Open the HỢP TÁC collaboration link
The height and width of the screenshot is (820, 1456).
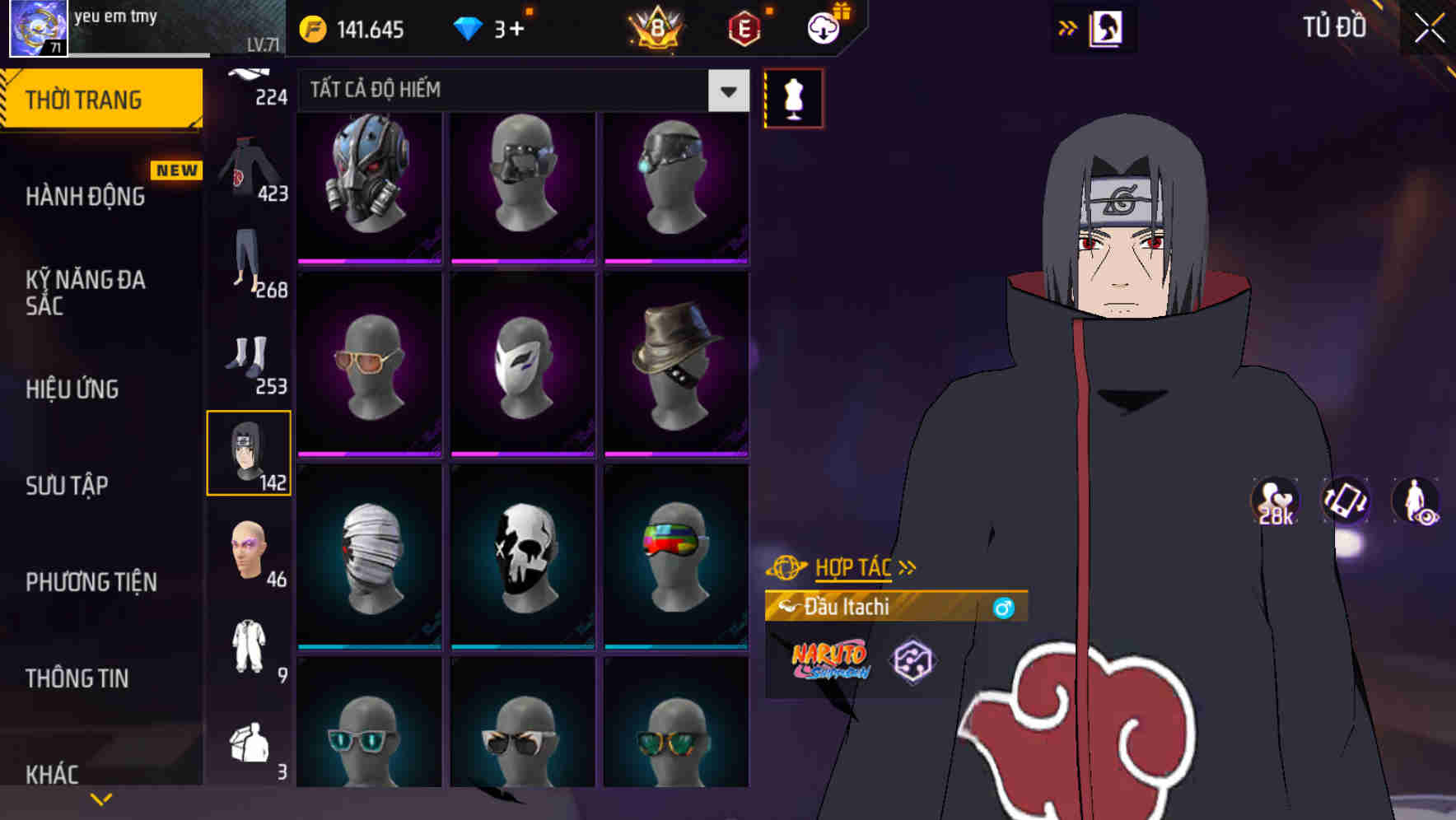click(852, 567)
